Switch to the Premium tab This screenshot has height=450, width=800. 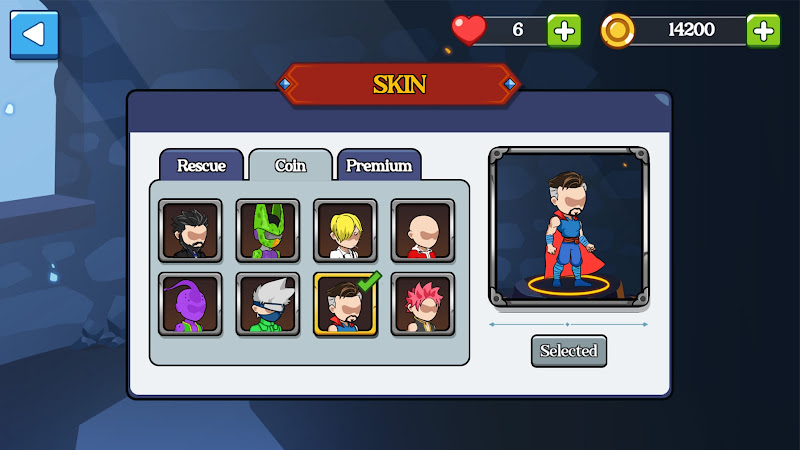click(379, 166)
